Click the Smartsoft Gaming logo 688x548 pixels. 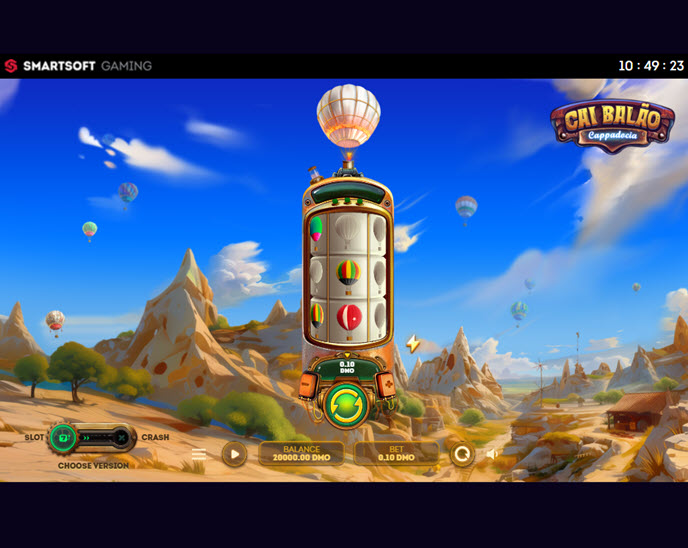78,66
